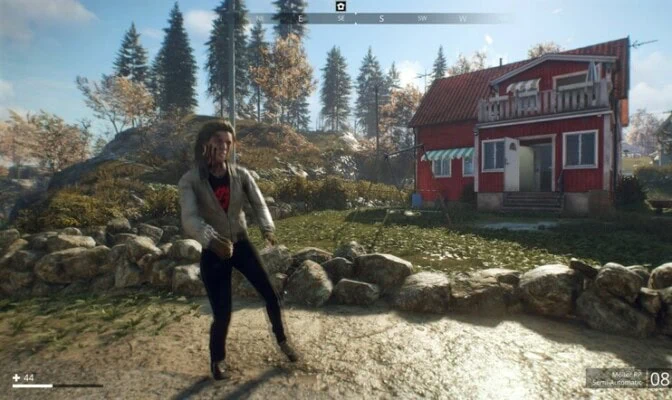The height and width of the screenshot is (400, 672).
Task: Select the objective marker above the compass
Action: click(x=340, y=6)
